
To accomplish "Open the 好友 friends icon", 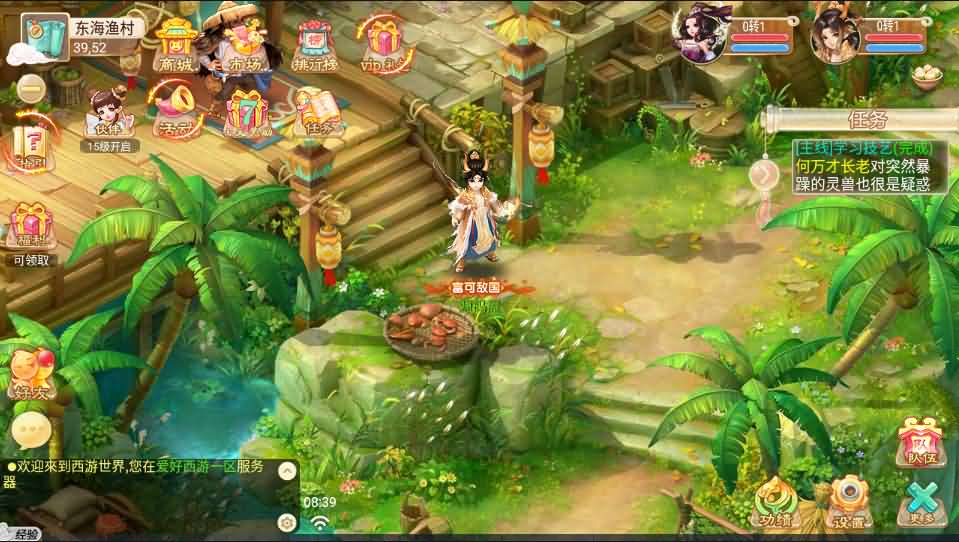I will coord(30,373).
